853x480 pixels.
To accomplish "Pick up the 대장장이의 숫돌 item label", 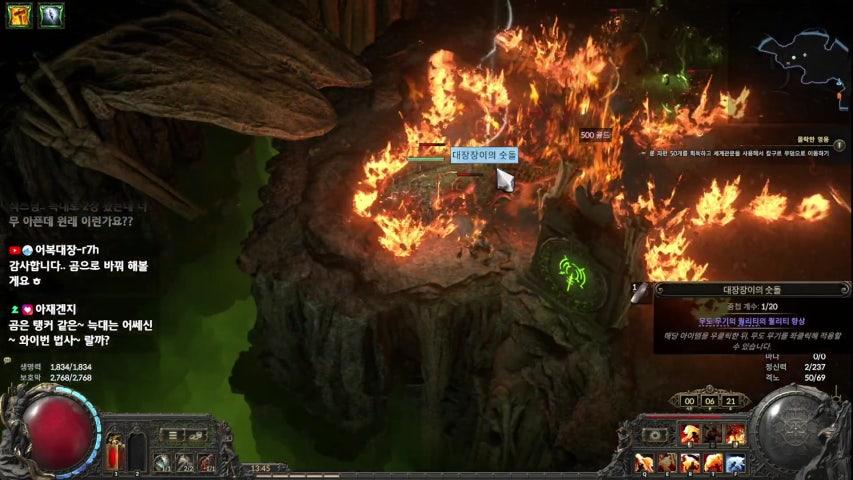I will pos(484,155).
